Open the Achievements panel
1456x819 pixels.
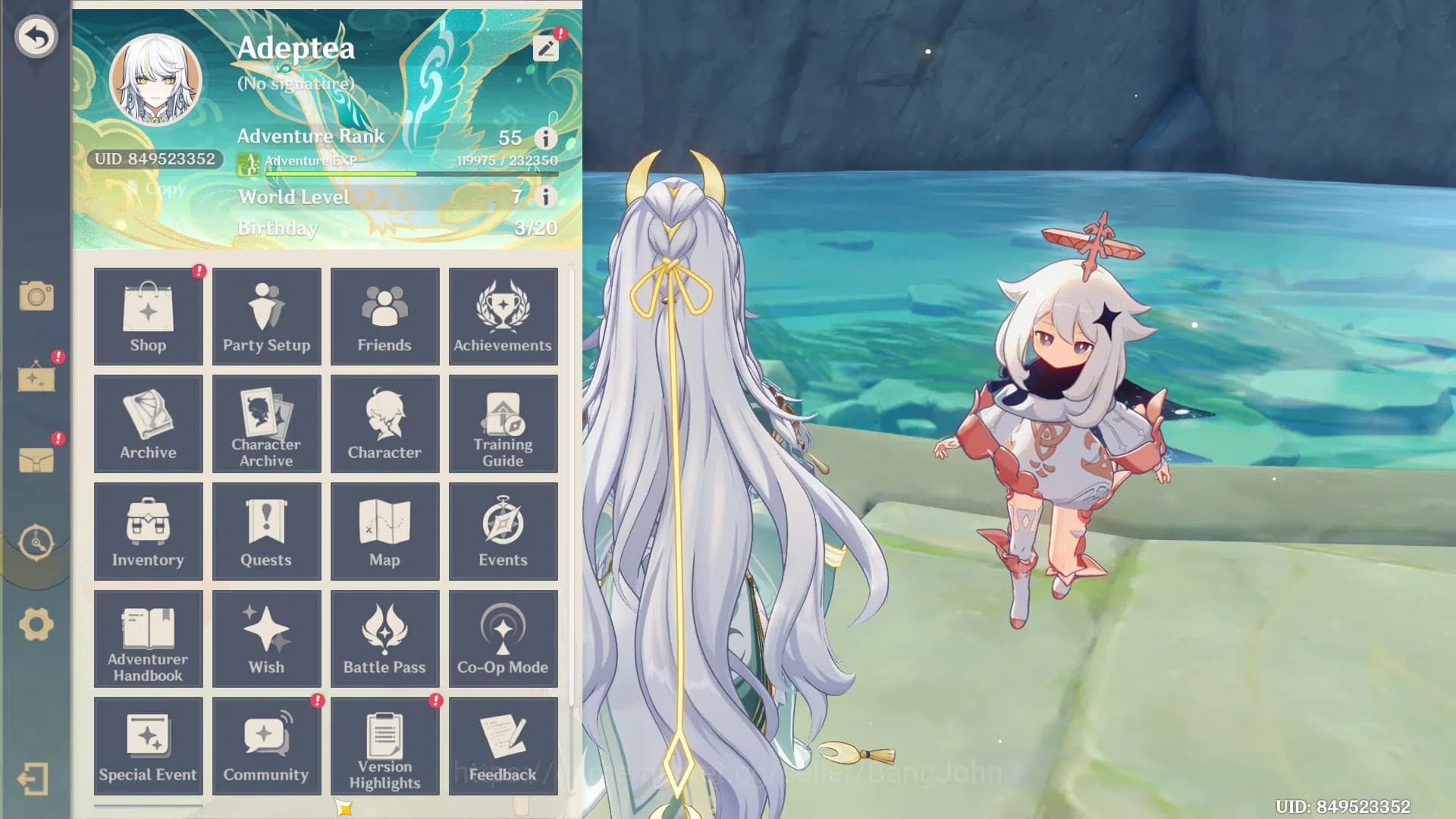coord(503,316)
